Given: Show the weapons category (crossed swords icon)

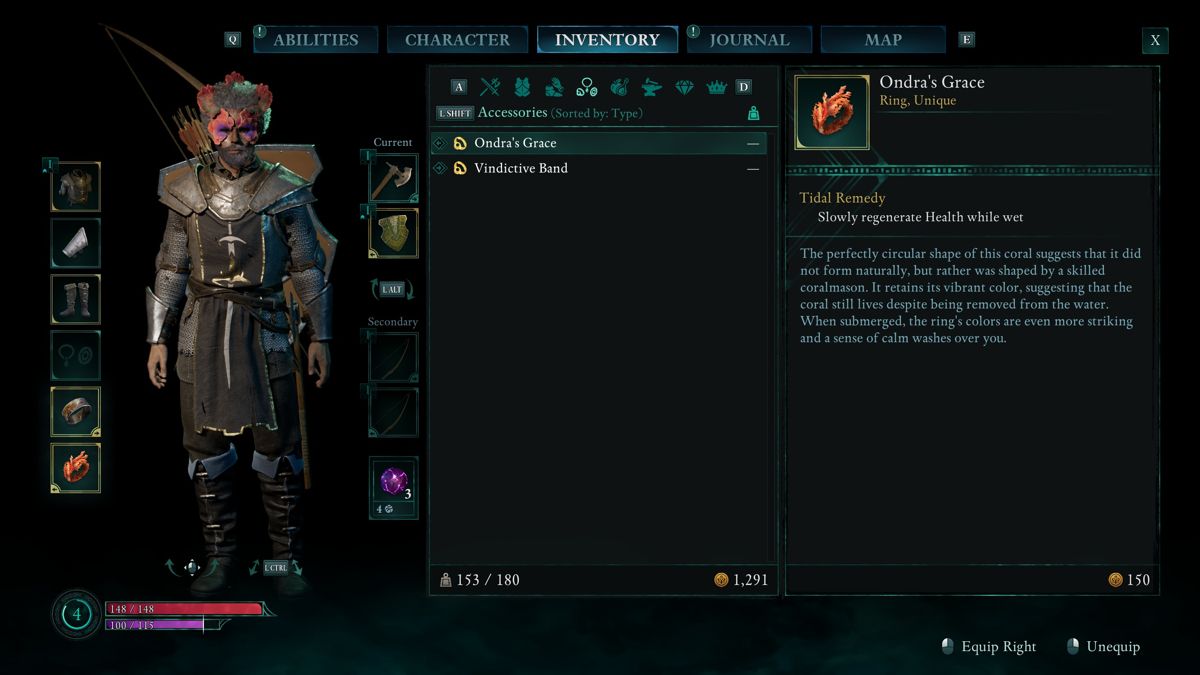Looking at the screenshot, I should (490, 87).
